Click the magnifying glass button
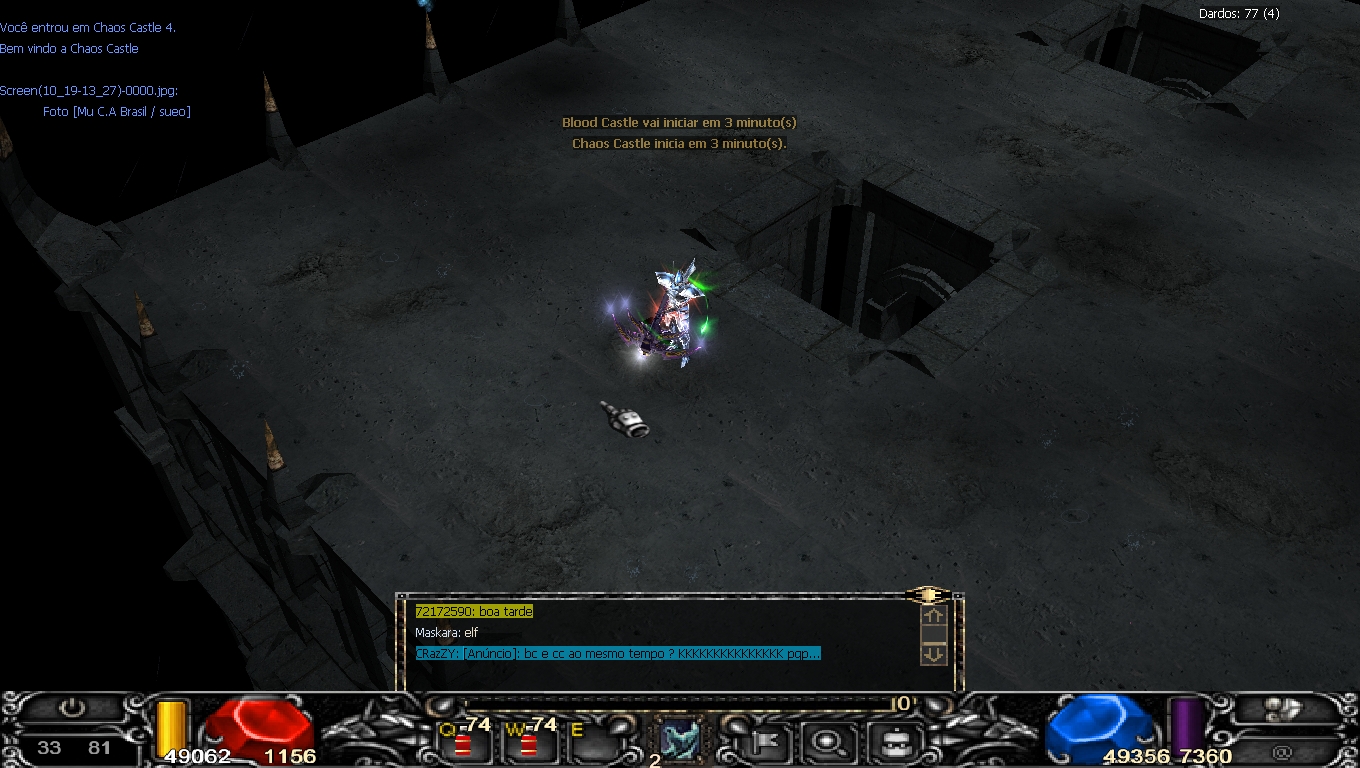Screen dimensions: 1360x768 (828, 742)
